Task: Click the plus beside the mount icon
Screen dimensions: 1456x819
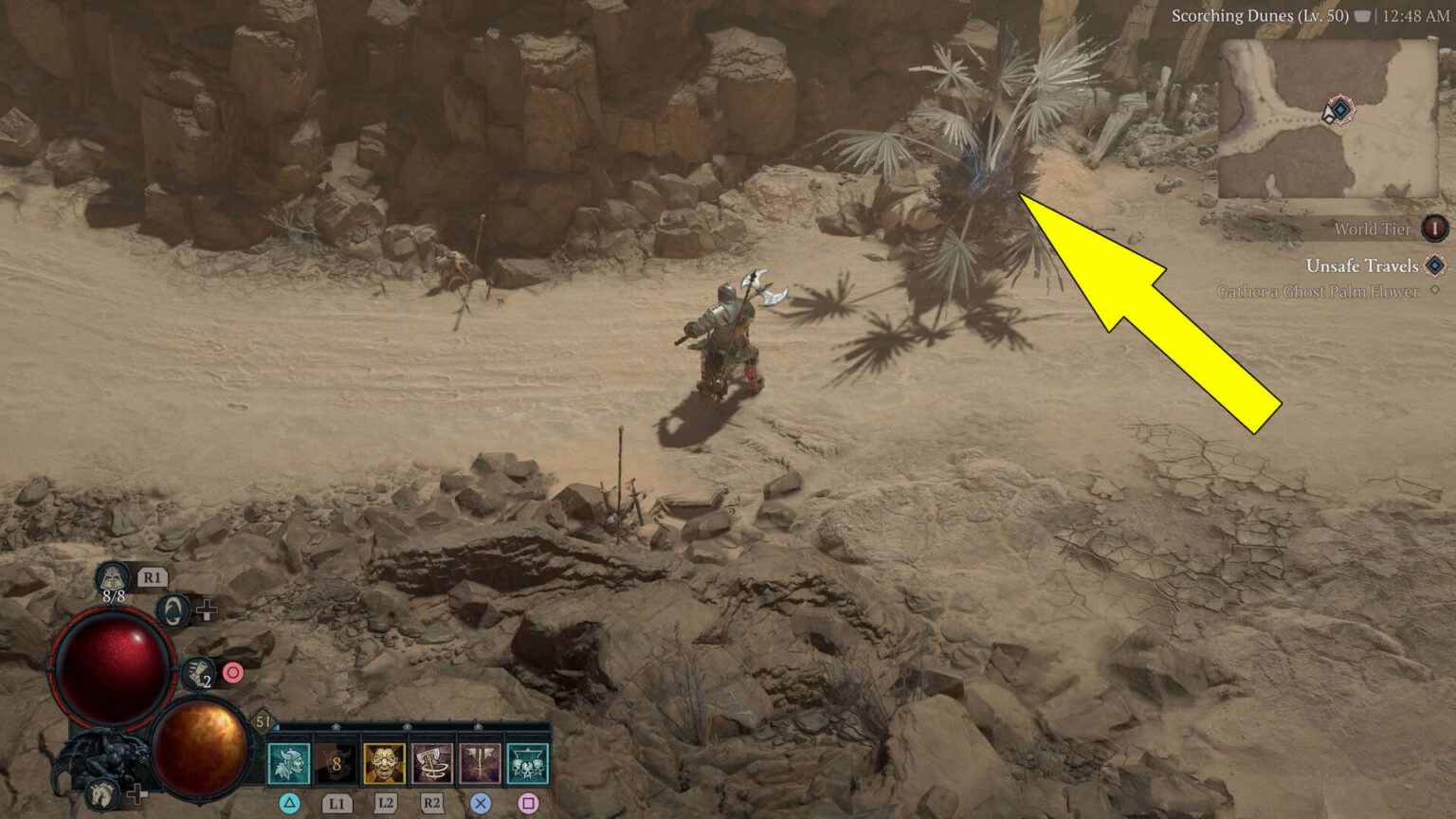Action: tap(137, 795)
